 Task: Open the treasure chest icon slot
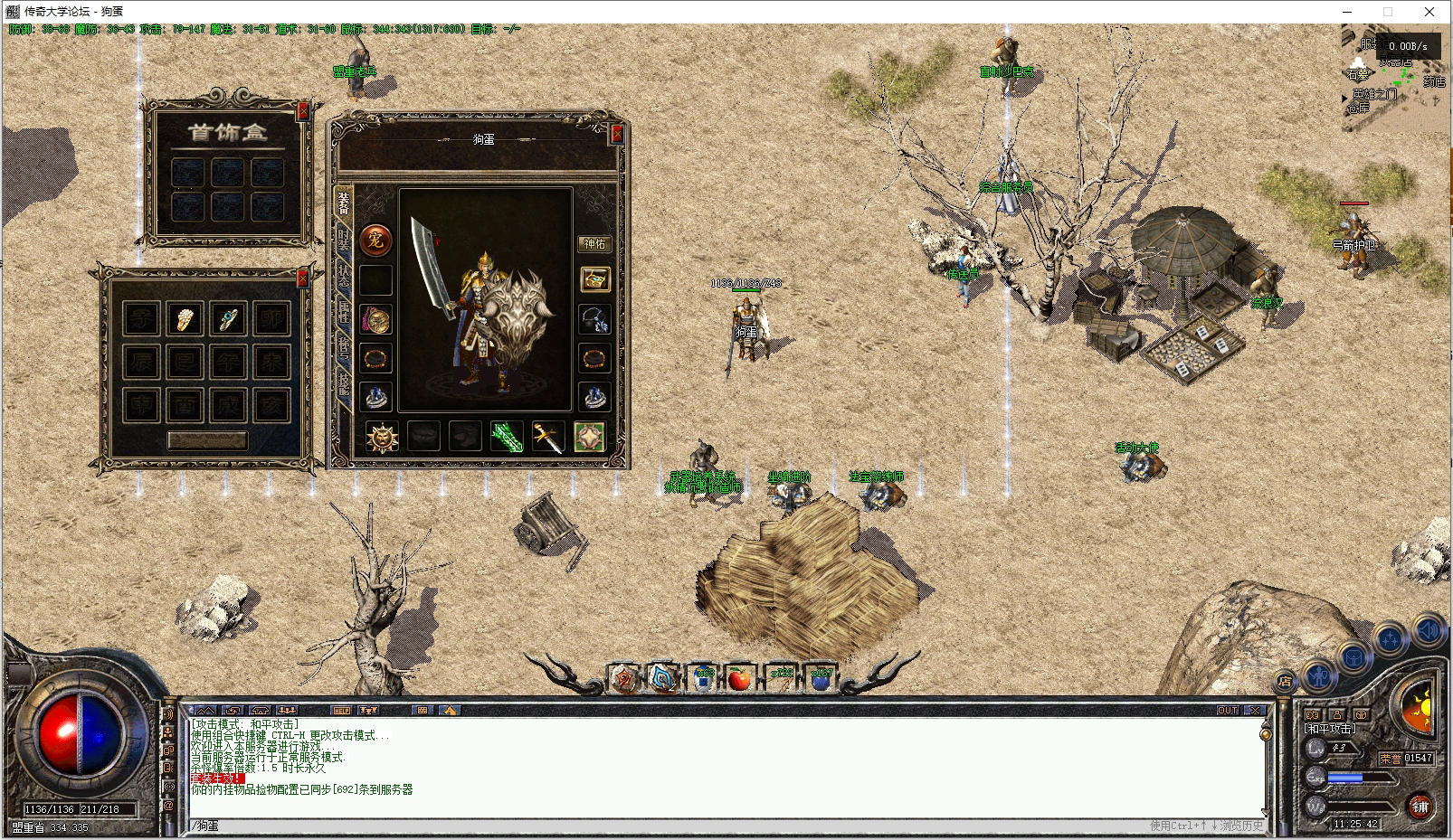(x=594, y=279)
